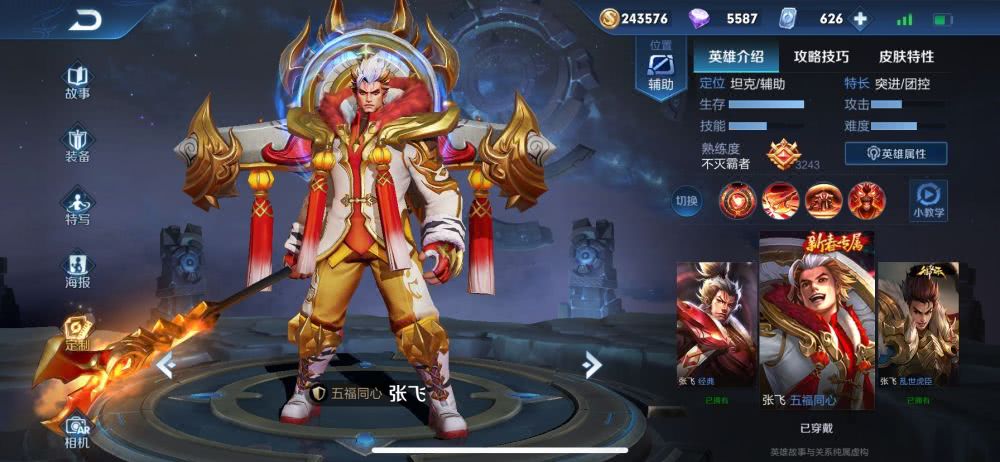Open the 故事 story page
Image resolution: width=1000 pixels, height=462 pixels.
click(x=77, y=82)
